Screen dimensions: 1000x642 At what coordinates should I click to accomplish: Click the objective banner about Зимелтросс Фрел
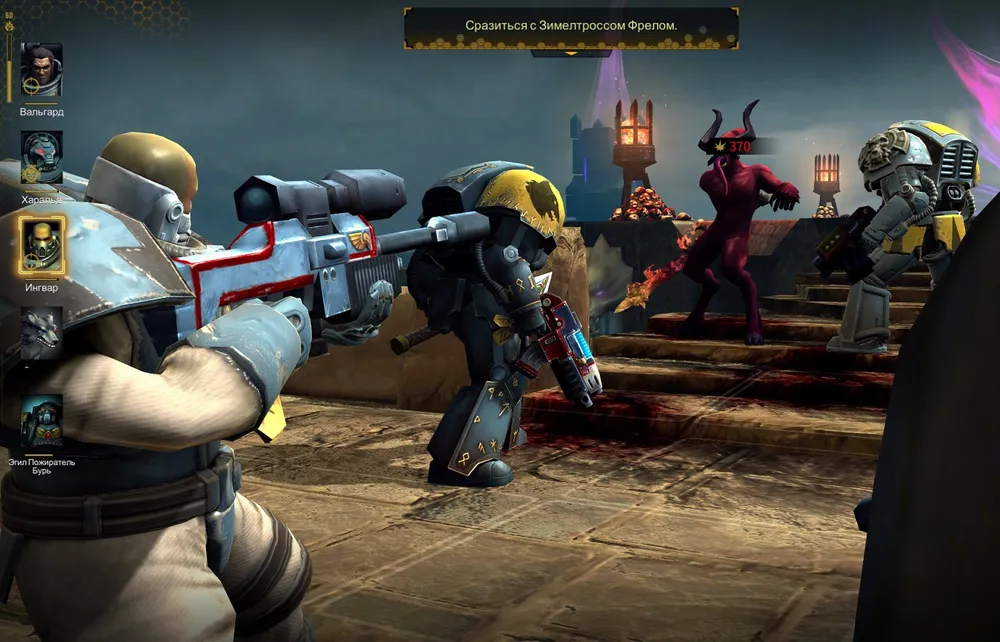coord(571,27)
